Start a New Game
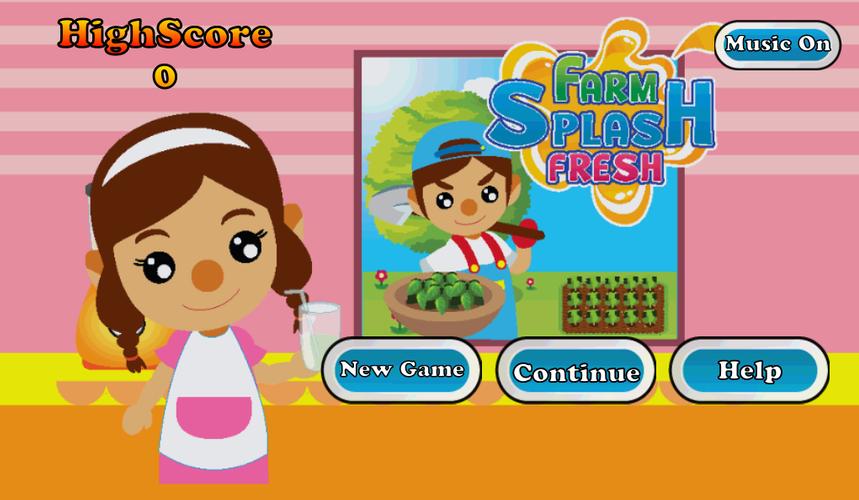This screenshot has width=859, height=500. click(x=401, y=370)
